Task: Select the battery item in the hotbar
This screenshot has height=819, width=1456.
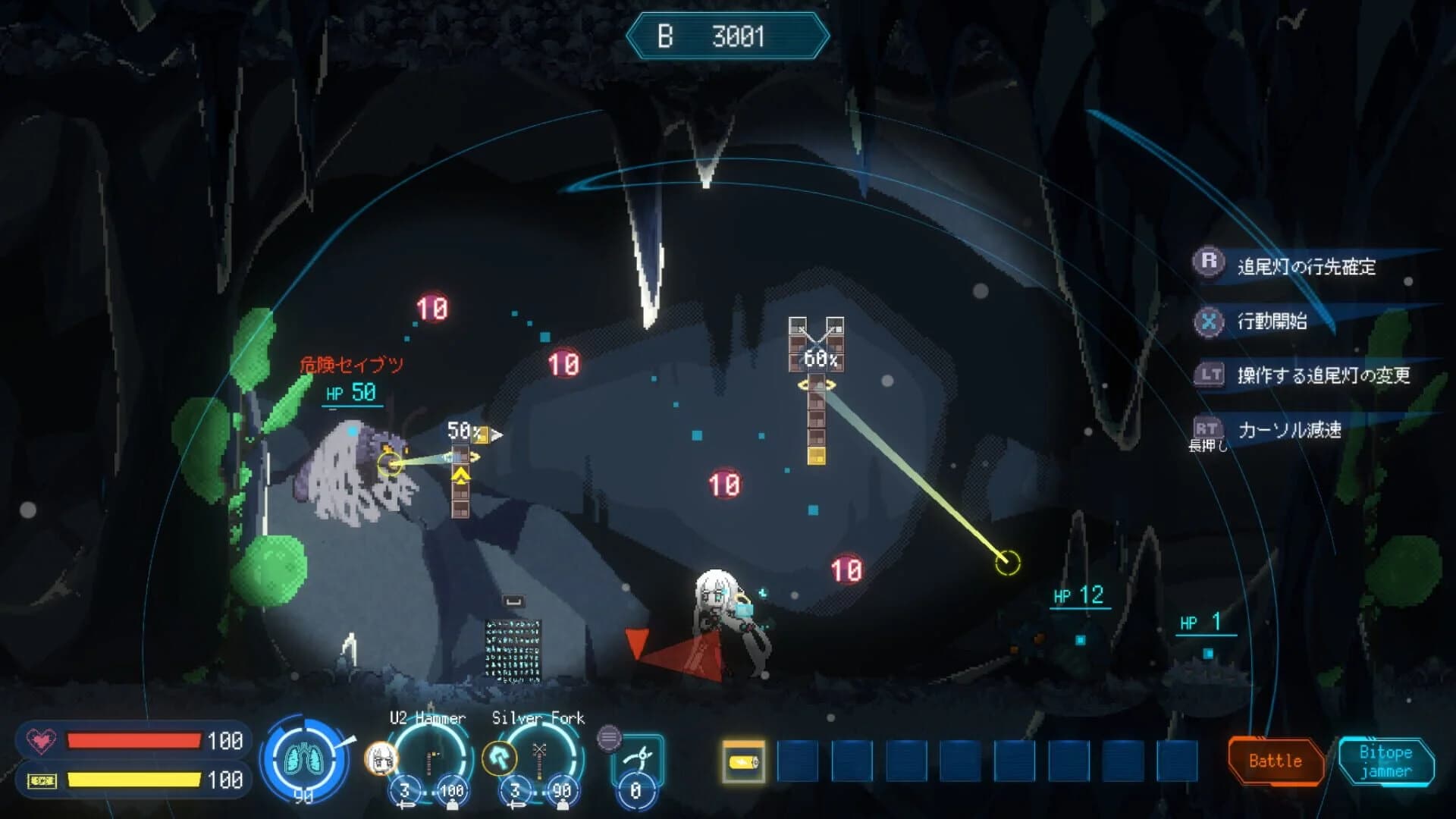Action: 745,762
